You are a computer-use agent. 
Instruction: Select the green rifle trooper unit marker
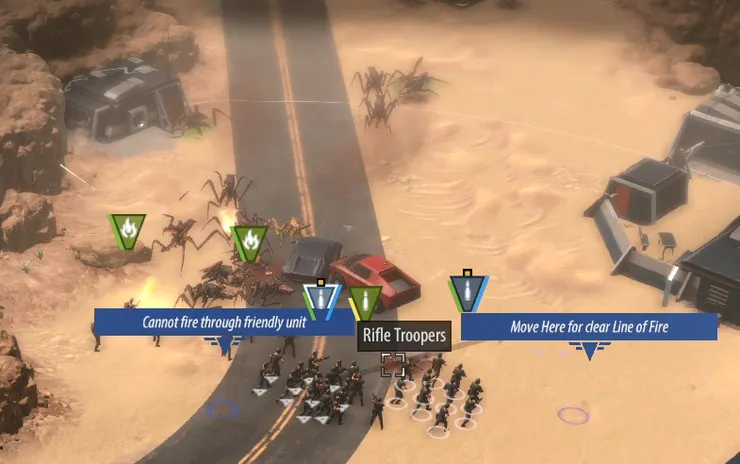point(365,301)
